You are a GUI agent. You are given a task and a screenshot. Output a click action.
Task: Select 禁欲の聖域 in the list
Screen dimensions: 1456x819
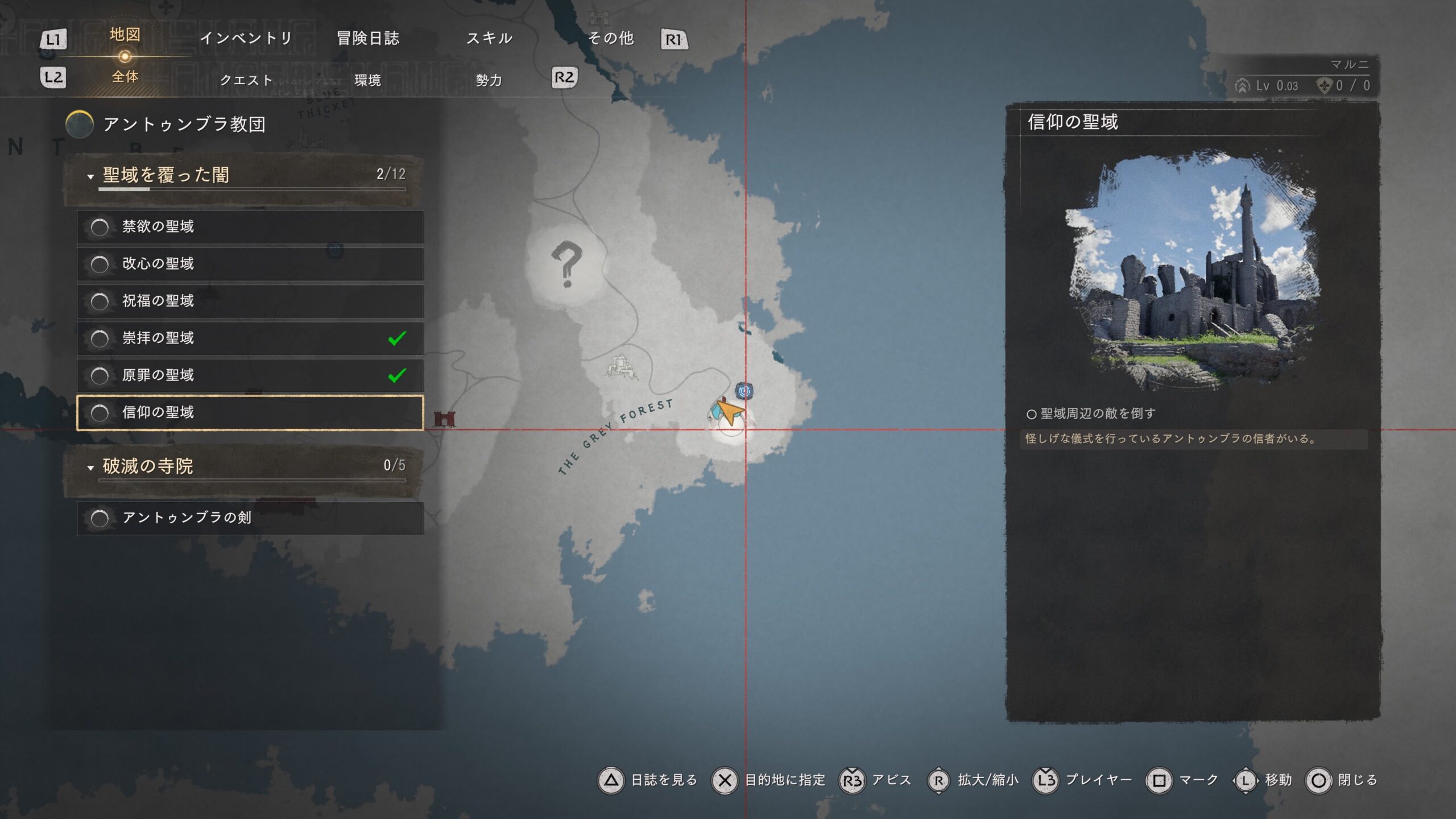point(250,227)
